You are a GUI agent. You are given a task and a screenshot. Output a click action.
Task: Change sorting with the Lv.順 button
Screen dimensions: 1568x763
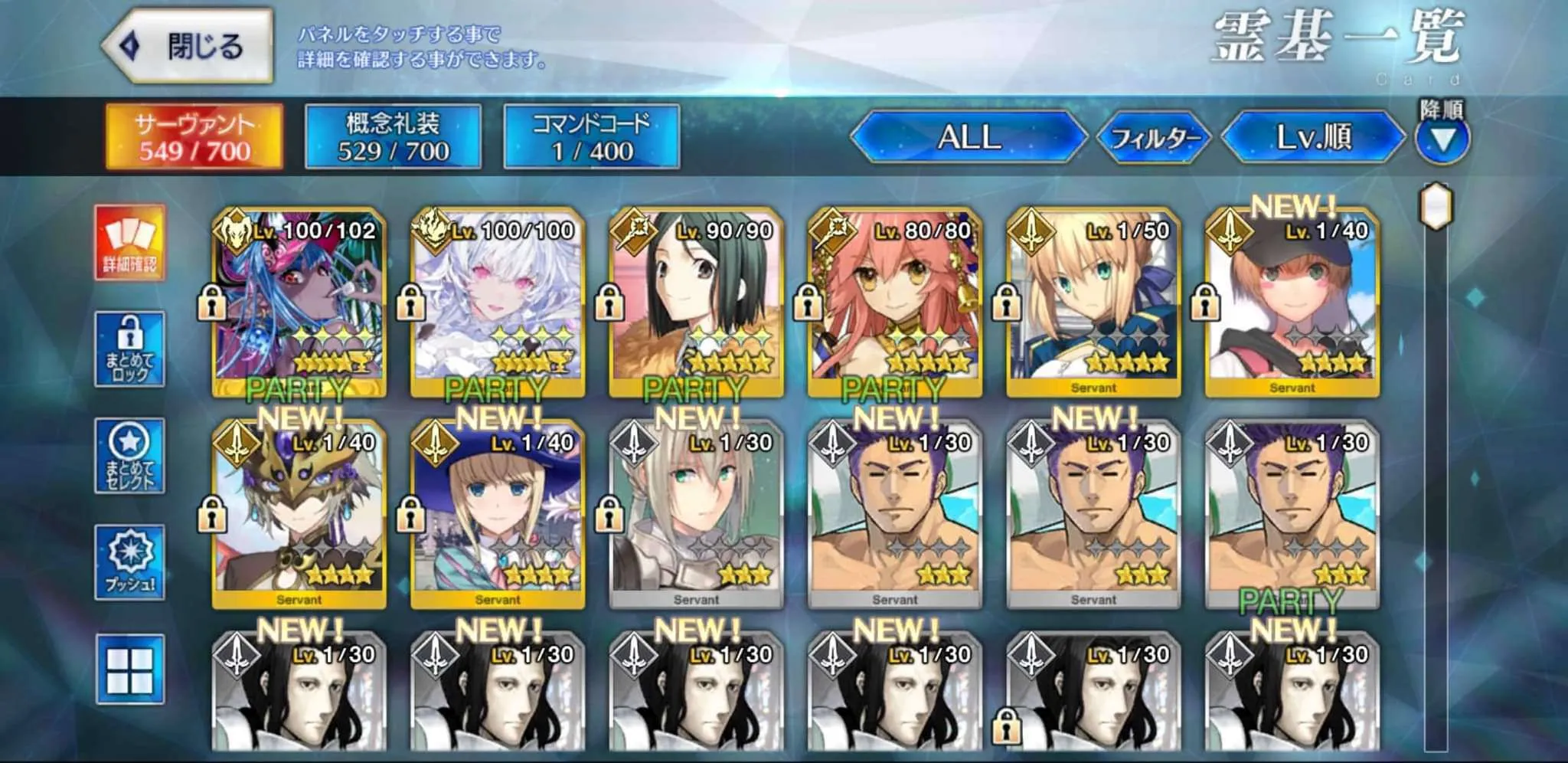tap(1314, 138)
